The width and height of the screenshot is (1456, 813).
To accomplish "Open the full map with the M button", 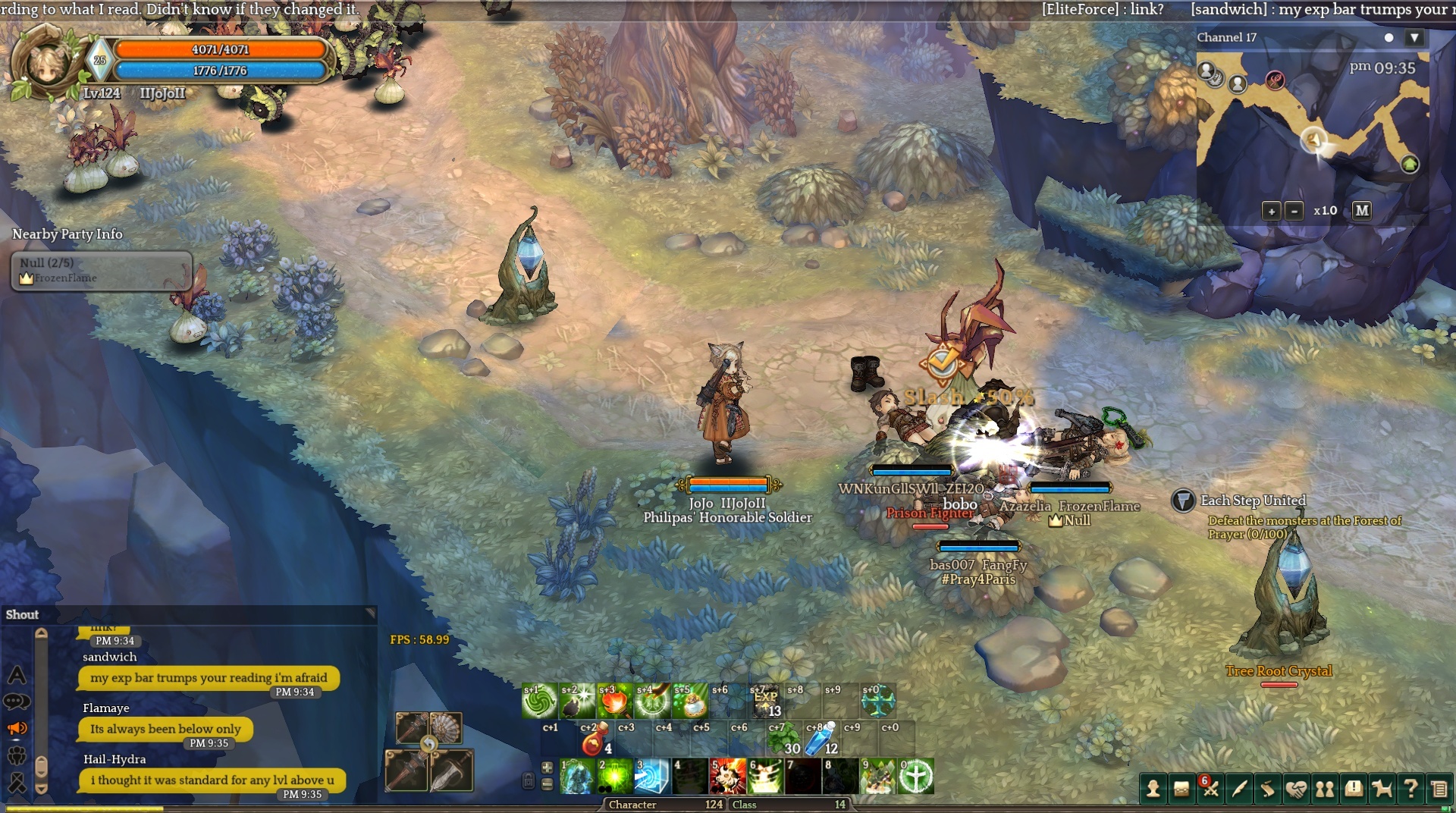I will pyautogui.click(x=1362, y=211).
